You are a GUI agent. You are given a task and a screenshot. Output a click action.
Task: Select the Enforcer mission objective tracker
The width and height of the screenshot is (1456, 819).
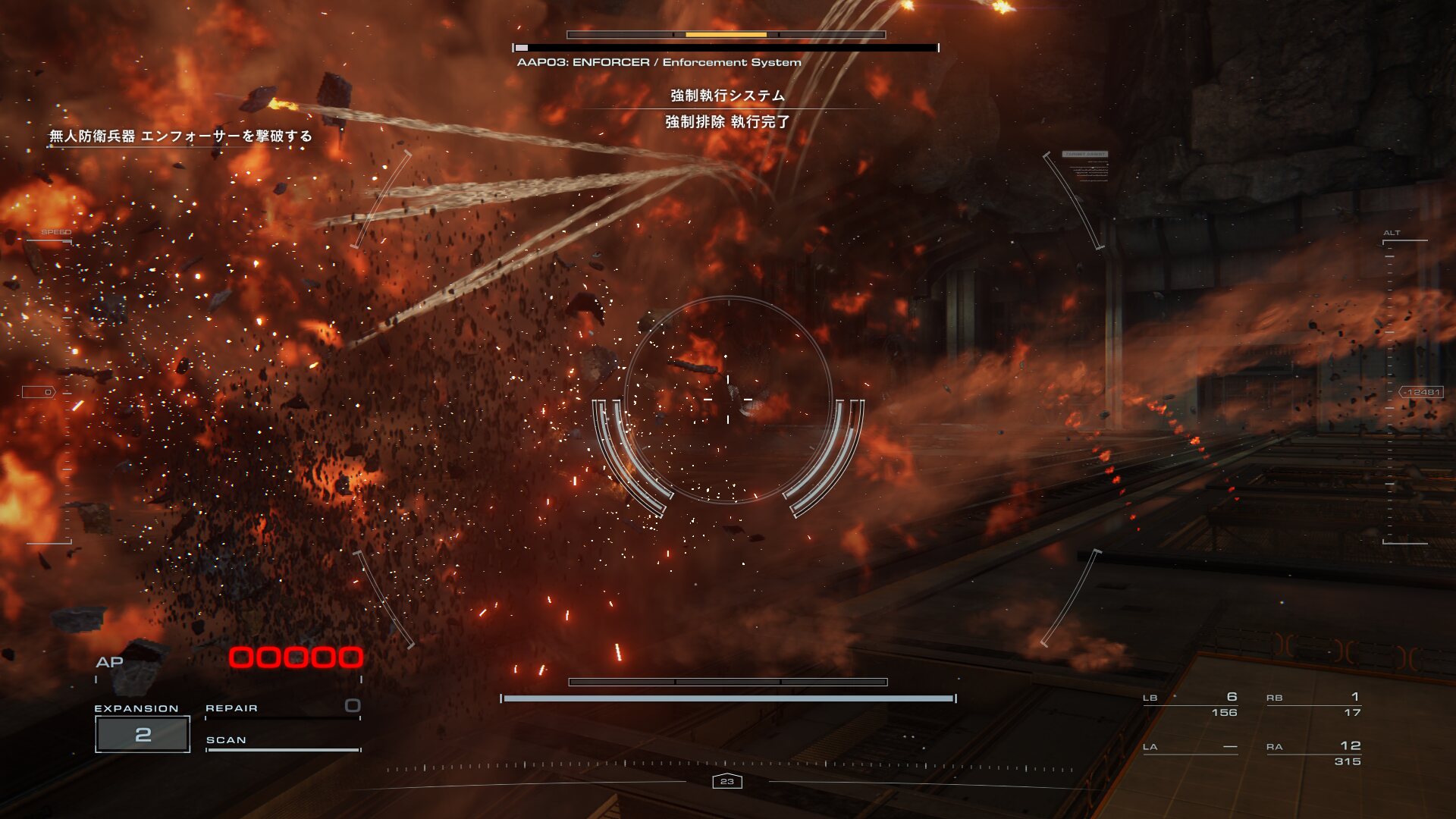[x=180, y=136]
